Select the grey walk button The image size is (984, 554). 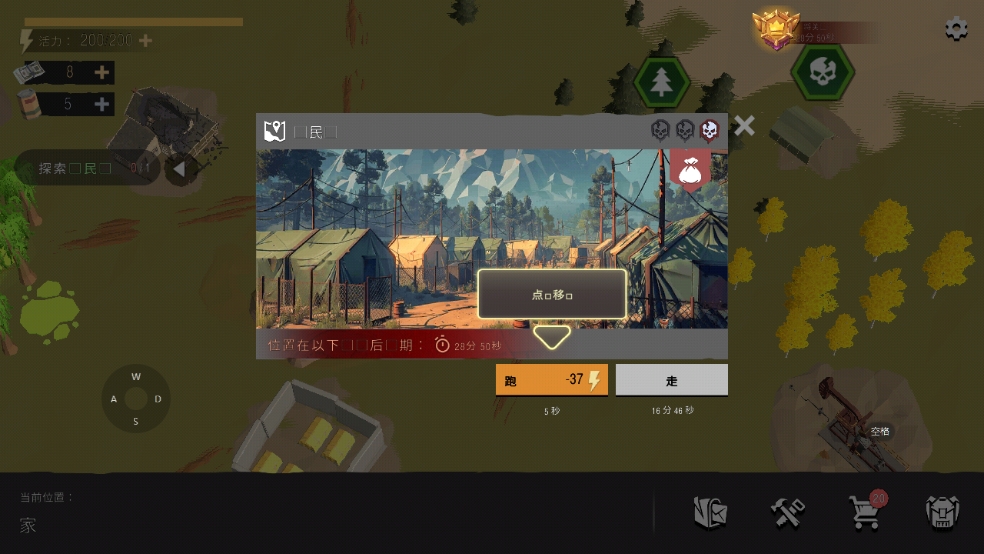(x=671, y=380)
